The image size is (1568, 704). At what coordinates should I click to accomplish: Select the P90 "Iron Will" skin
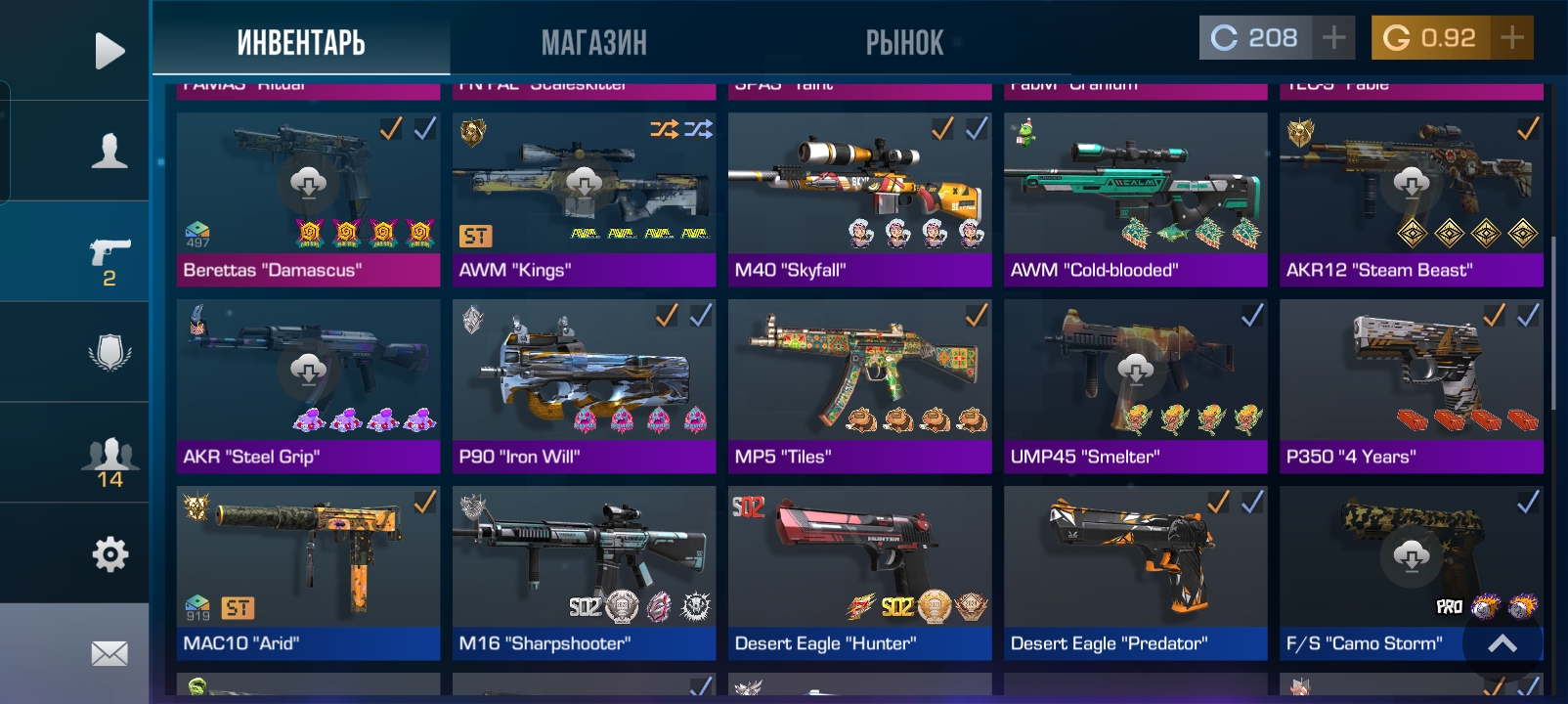coord(584,386)
